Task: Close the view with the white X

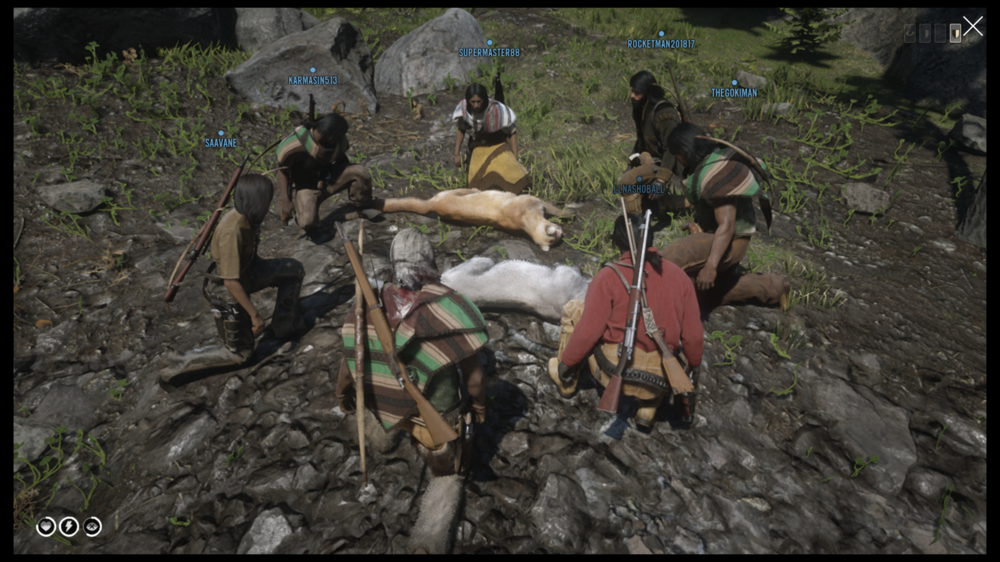Action: (x=973, y=27)
